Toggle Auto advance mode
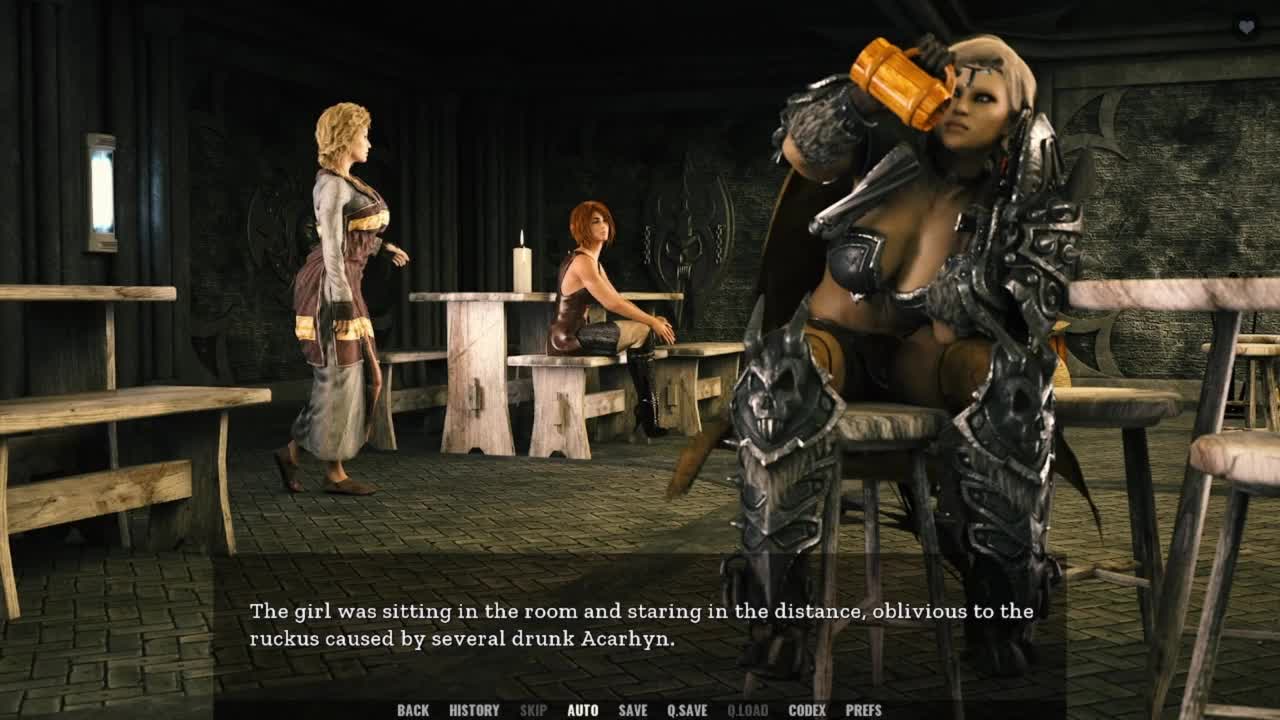Viewport: 1280px width, 720px height. click(582, 710)
